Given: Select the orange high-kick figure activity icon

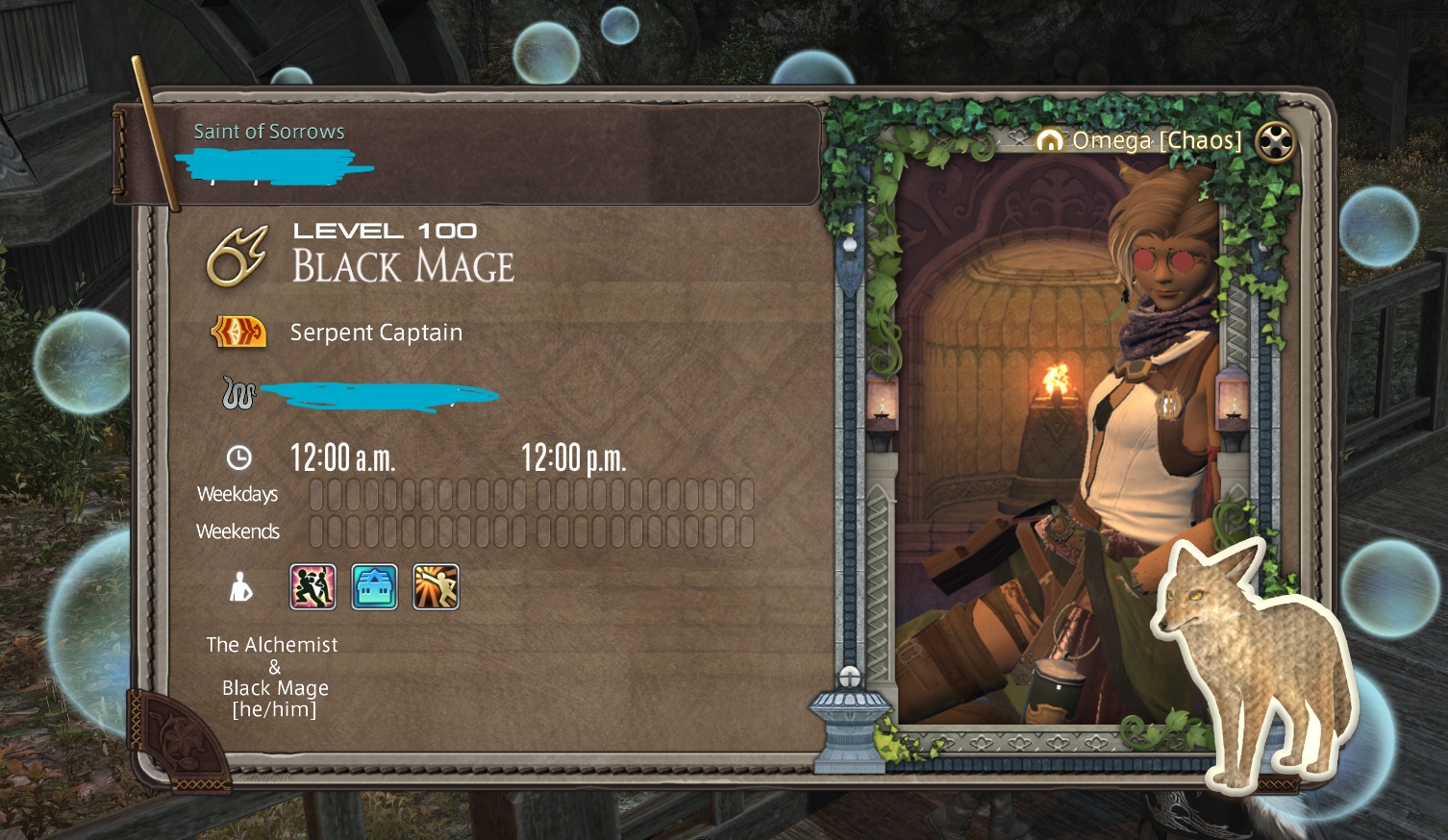Looking at the screenshot, I should 436,586.
